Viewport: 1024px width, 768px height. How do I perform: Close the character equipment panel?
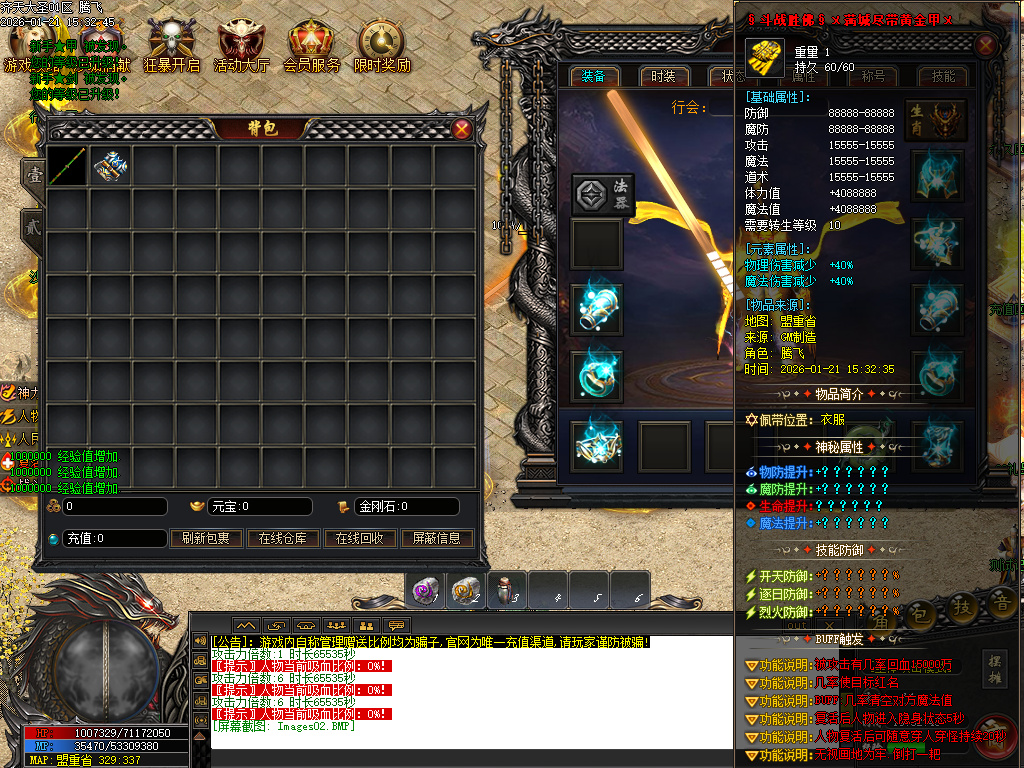coord(986,46)
